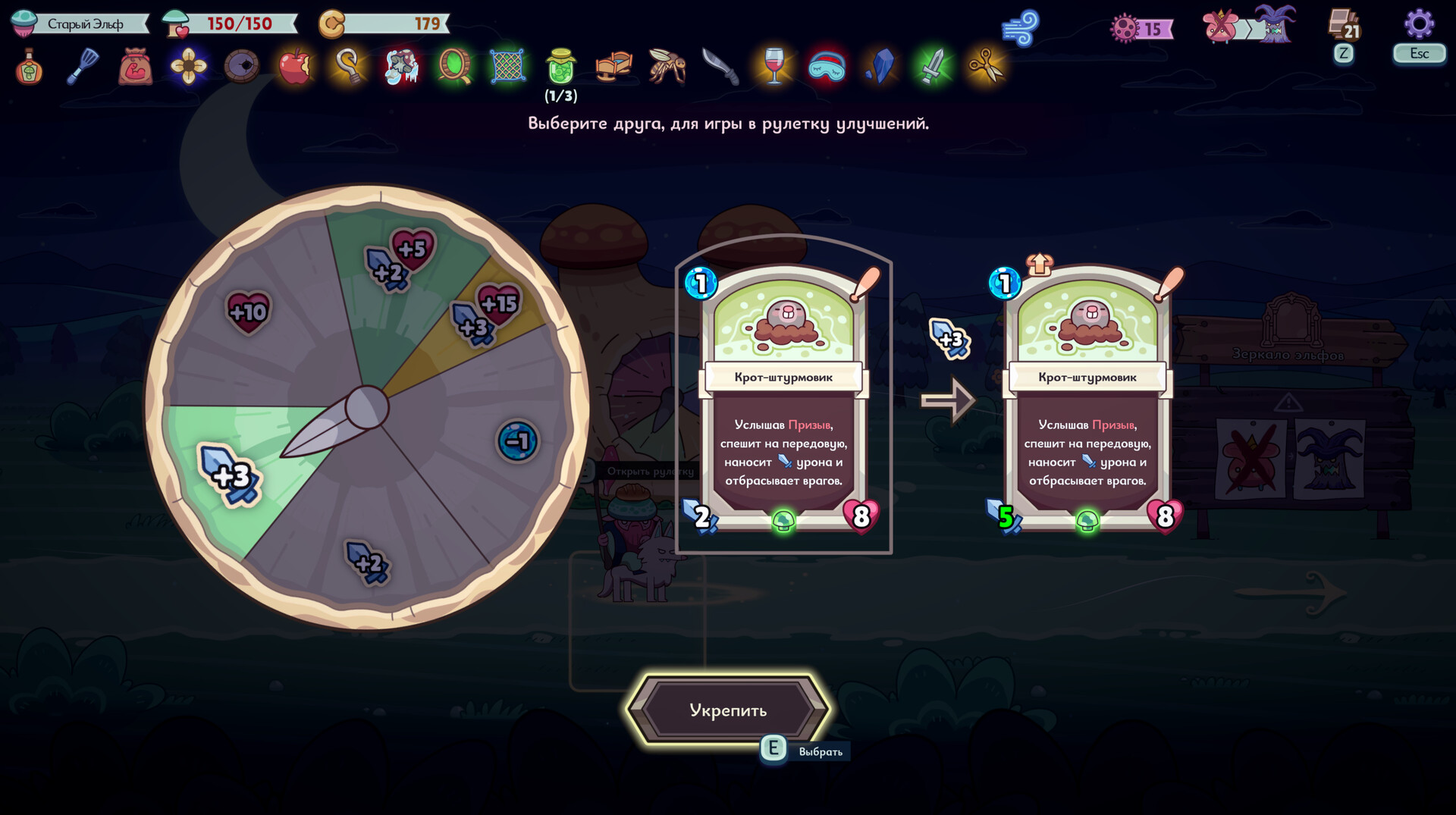Select the golden hook relic
This screenshot has width=1456, height=815.
coord(348,67)
